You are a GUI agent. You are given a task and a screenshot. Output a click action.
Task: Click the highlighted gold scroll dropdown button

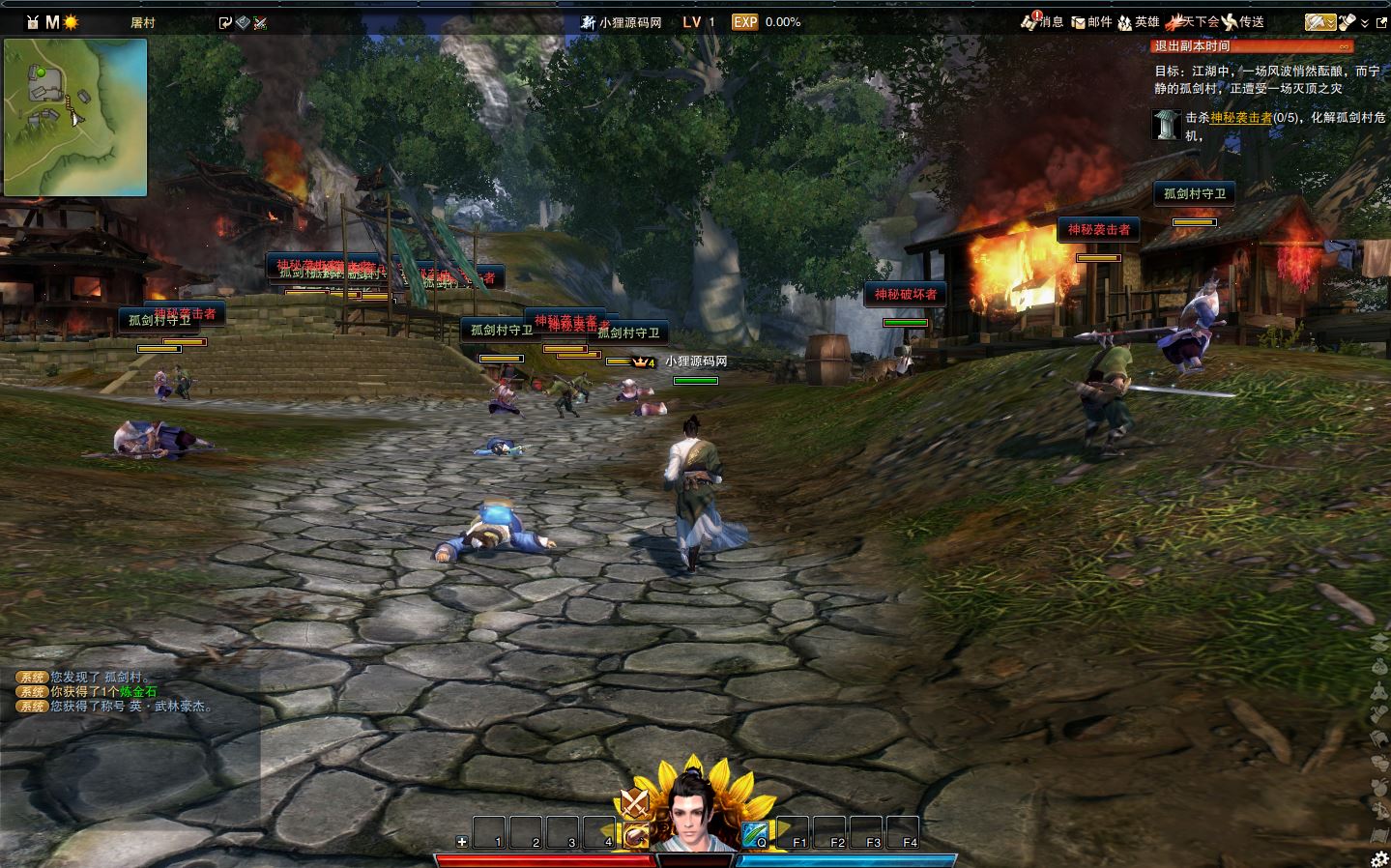click(x=1319, y=22)
